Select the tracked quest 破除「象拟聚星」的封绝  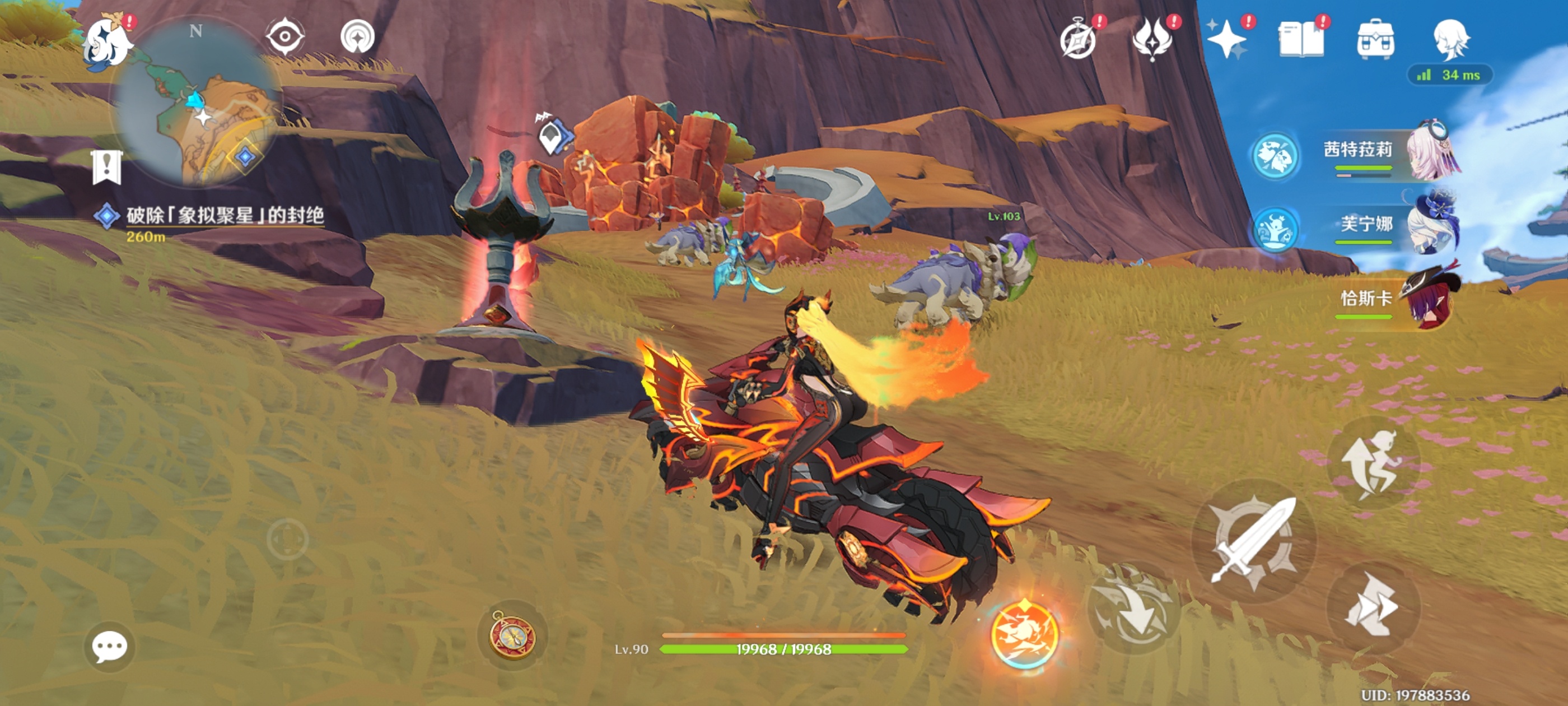pyautogui.click(x=224, y=216)
